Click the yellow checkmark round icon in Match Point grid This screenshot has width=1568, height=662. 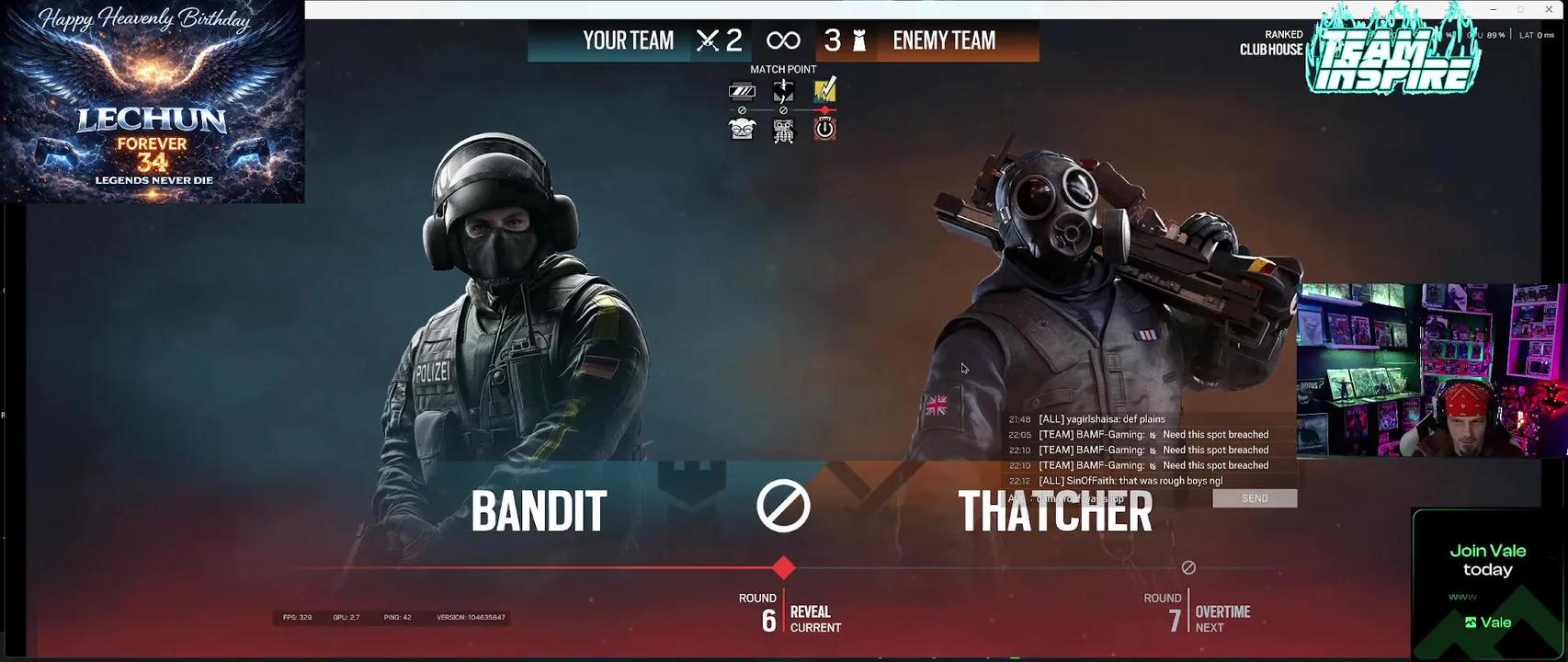824,89
